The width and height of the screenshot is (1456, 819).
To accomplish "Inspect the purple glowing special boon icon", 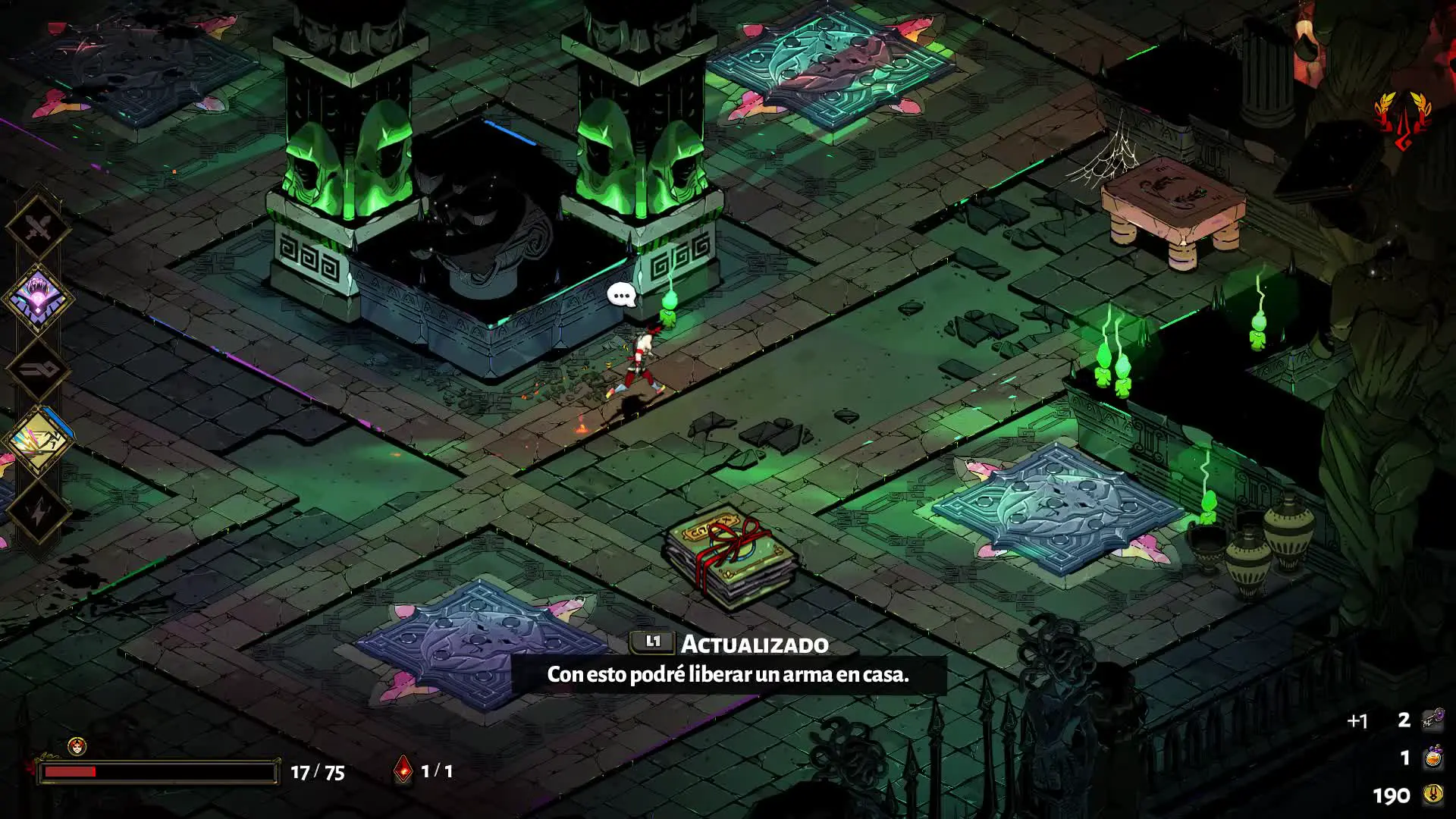I will 38,297.
